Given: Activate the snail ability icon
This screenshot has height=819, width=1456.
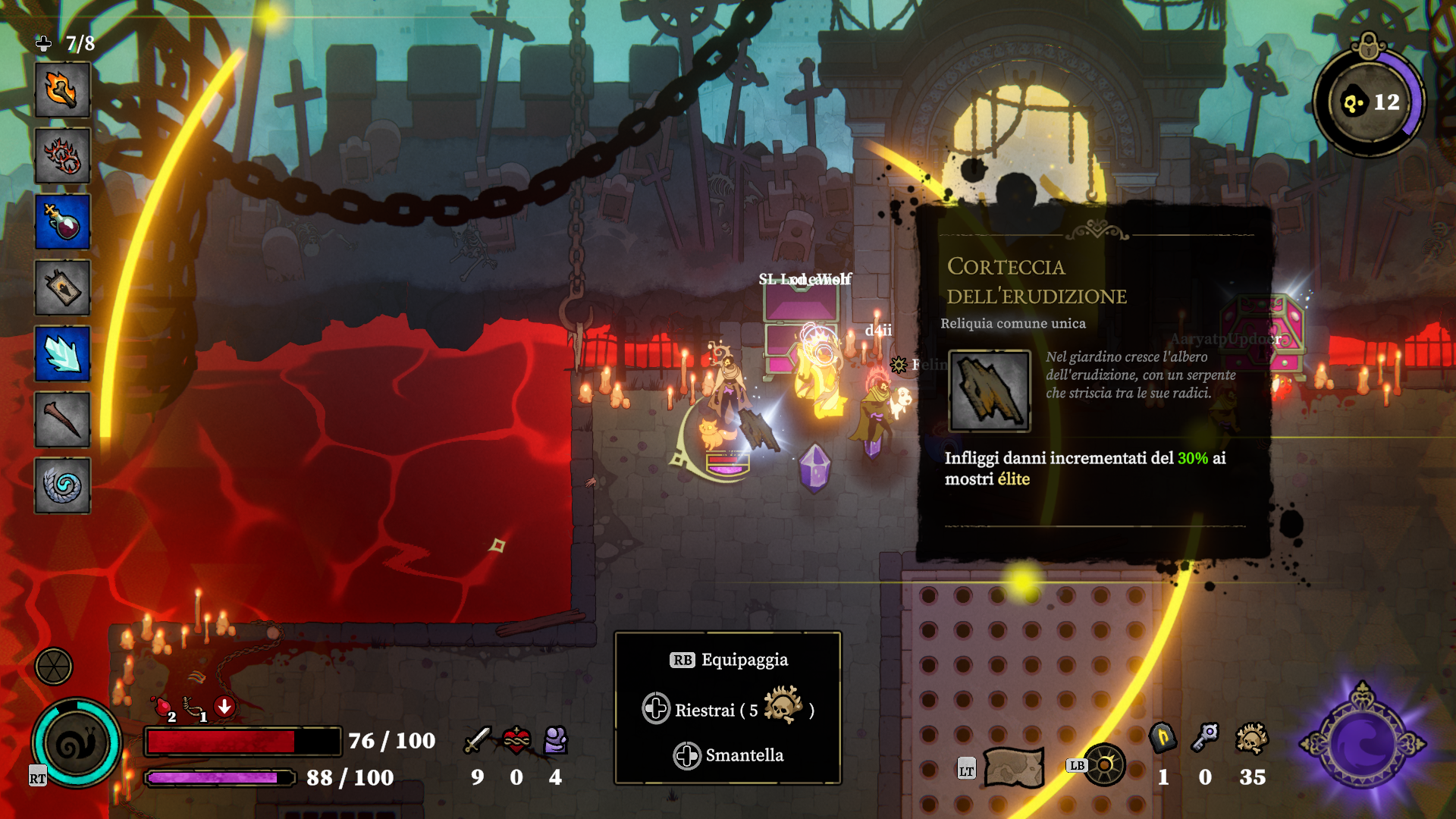Looking at the screenshot, I should pyautogui.click(x=77, y=743).
